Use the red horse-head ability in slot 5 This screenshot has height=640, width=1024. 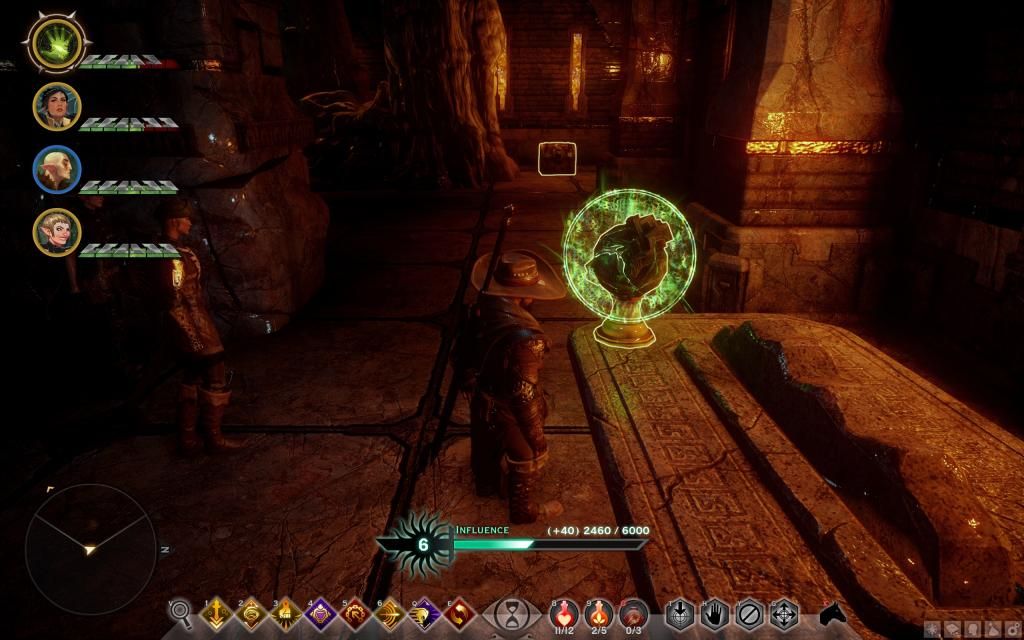(355, 613)
